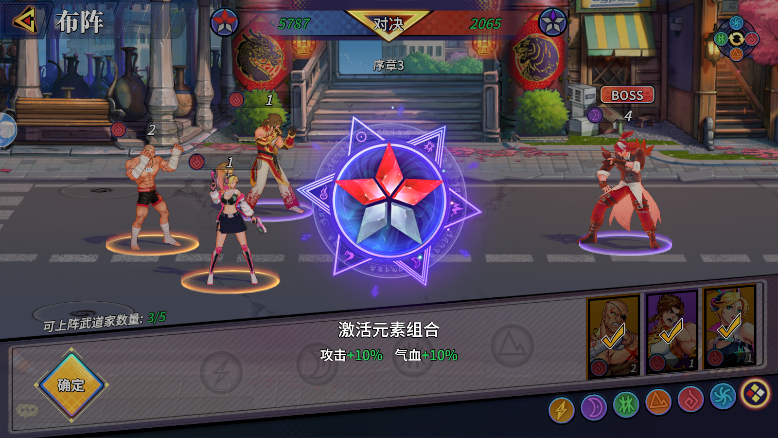This screenshot has width=778, height=438.
Task: Filter by the purple moon element
Action: [594, 407]
